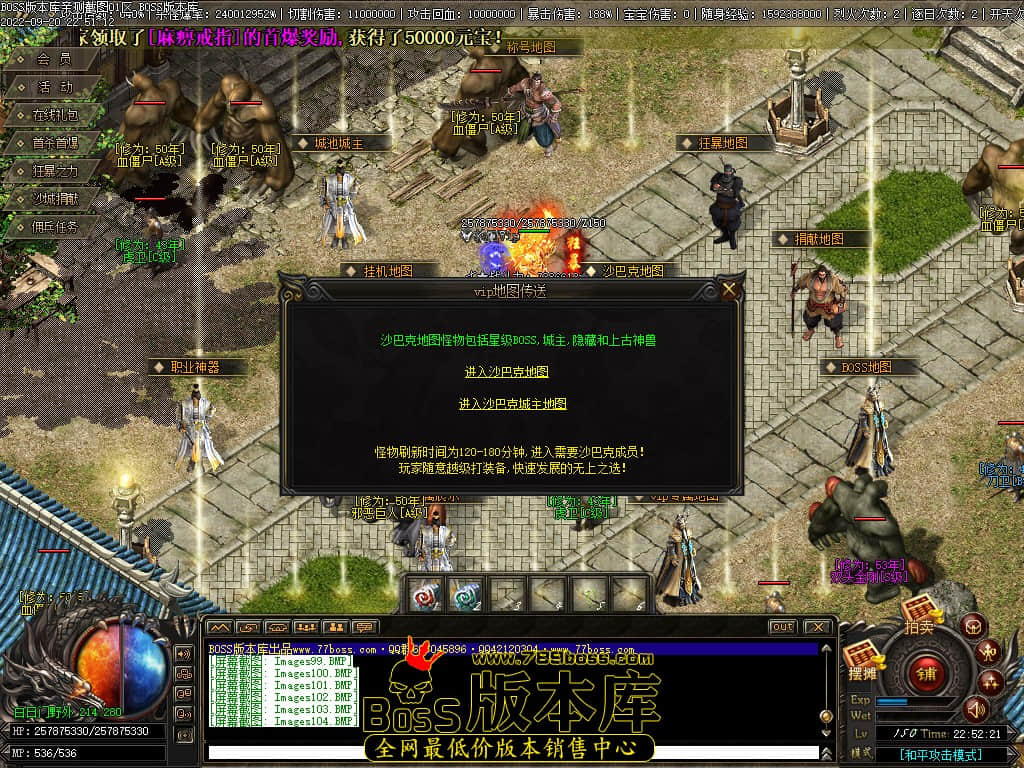The width and height of the screenshot is (1024, 768).
Task: Claim rewards via 在线礼包 button
Action: click(55, 115)
